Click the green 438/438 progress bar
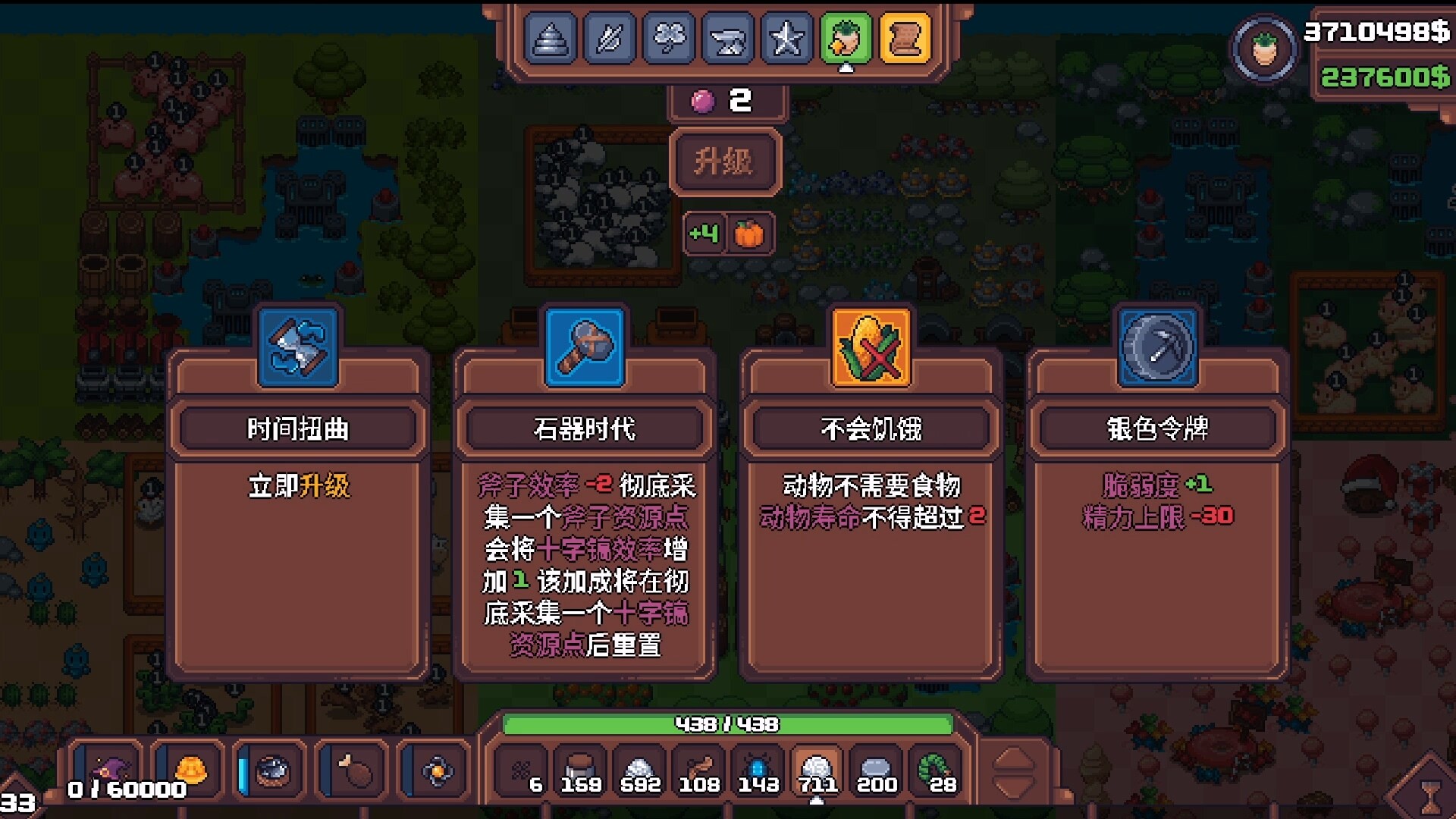 (x=728, y=725)
